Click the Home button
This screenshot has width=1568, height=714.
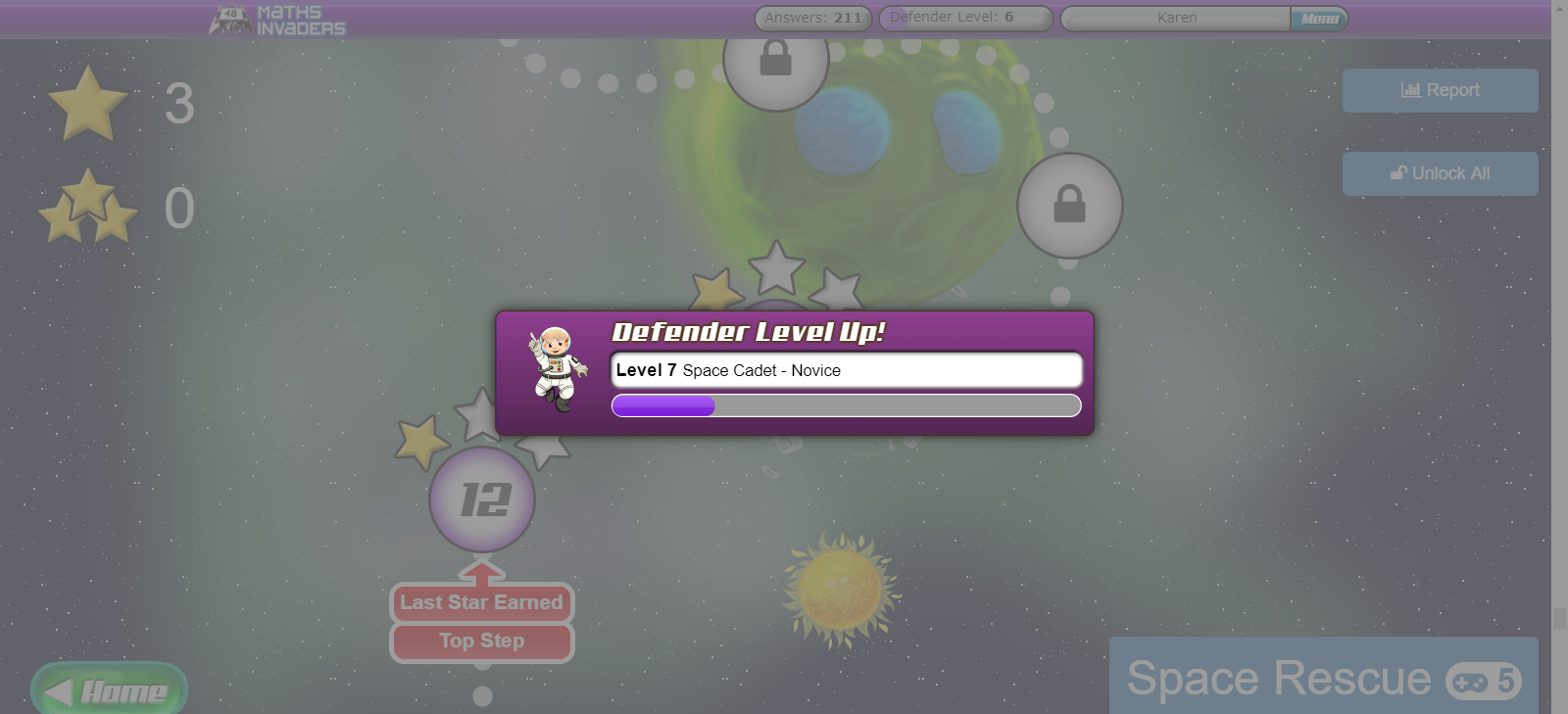[109, 689]
